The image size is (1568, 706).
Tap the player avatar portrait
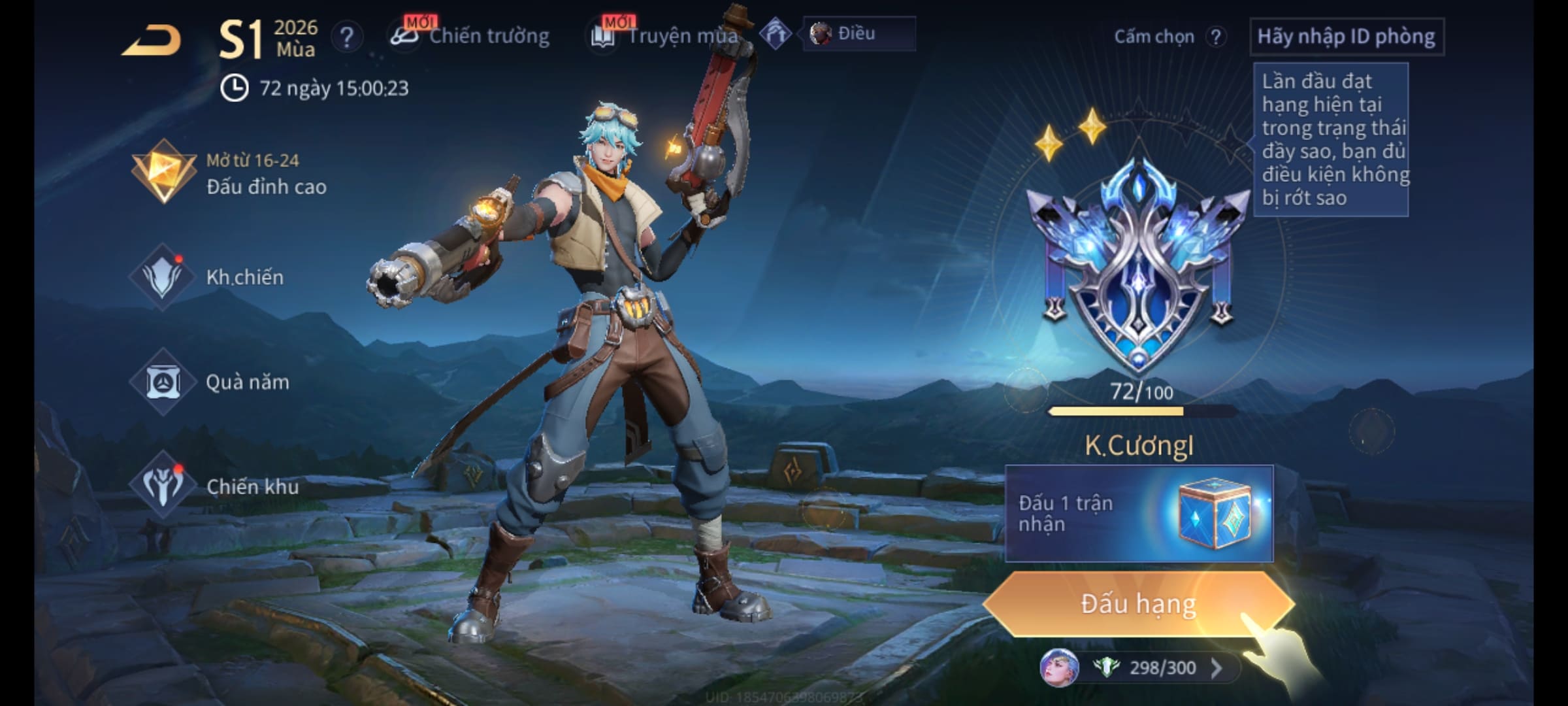(x=1058, y=668)
